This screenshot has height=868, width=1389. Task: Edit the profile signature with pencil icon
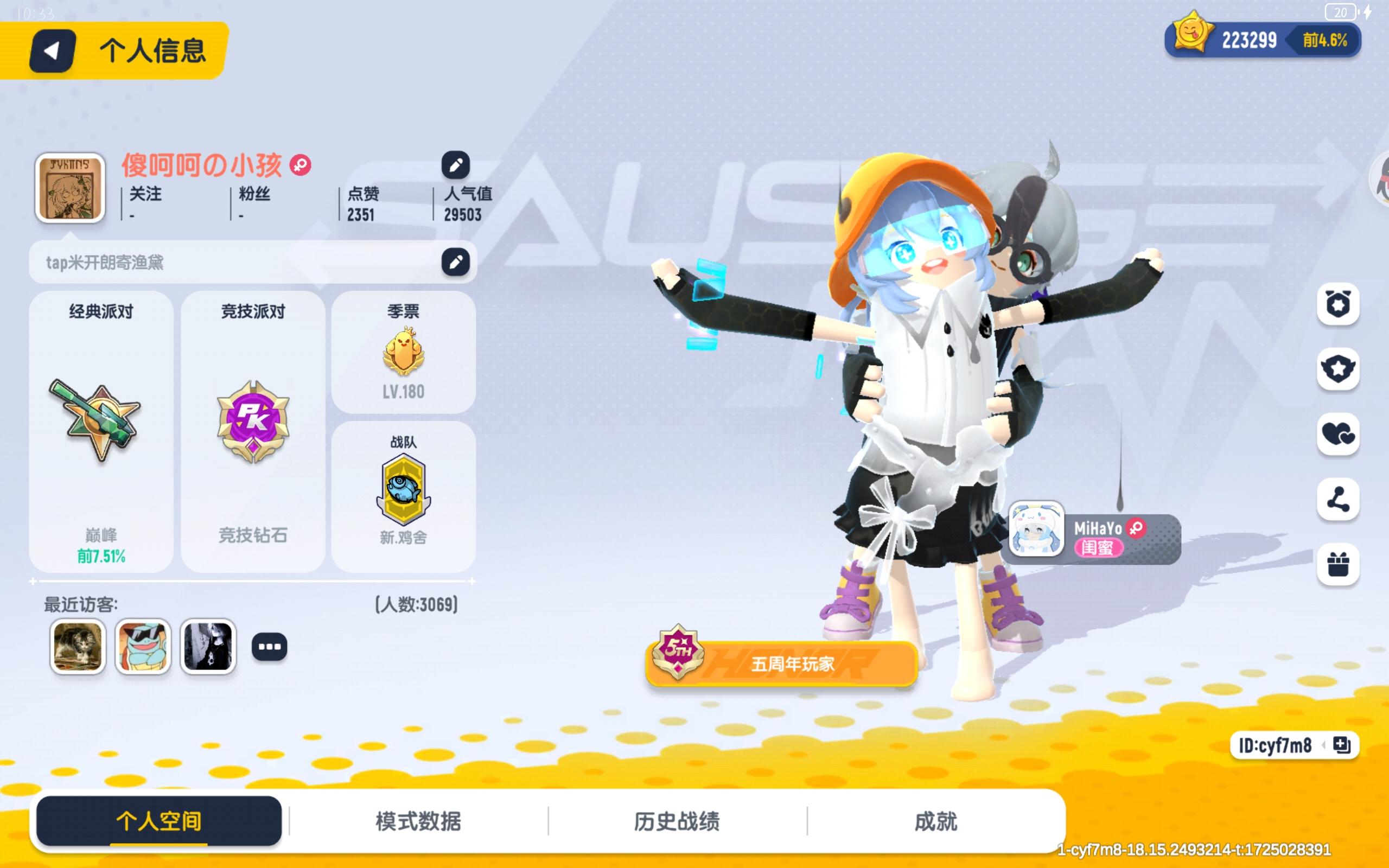click(455, 262)
